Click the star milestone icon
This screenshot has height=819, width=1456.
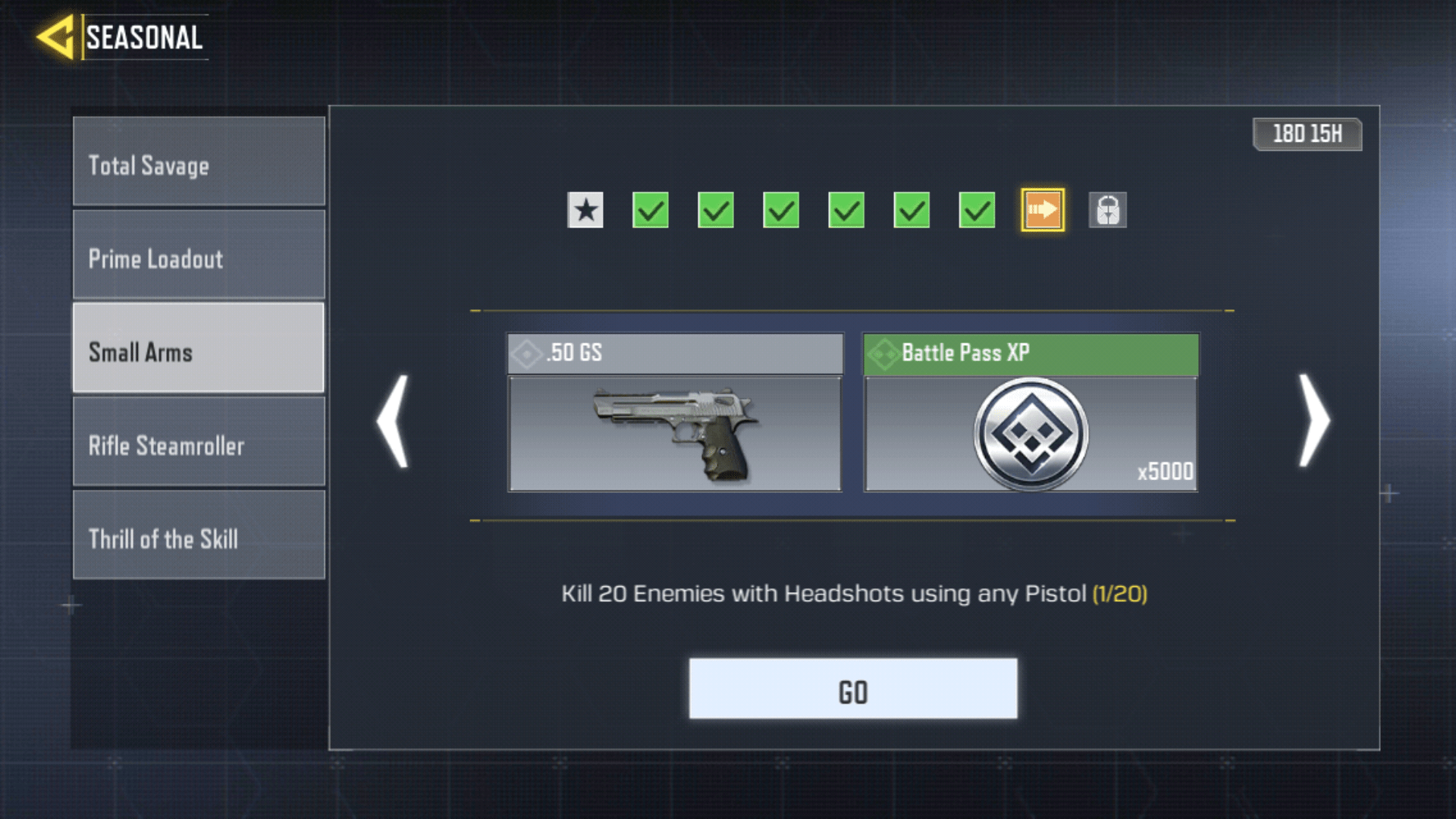(585, 212)
